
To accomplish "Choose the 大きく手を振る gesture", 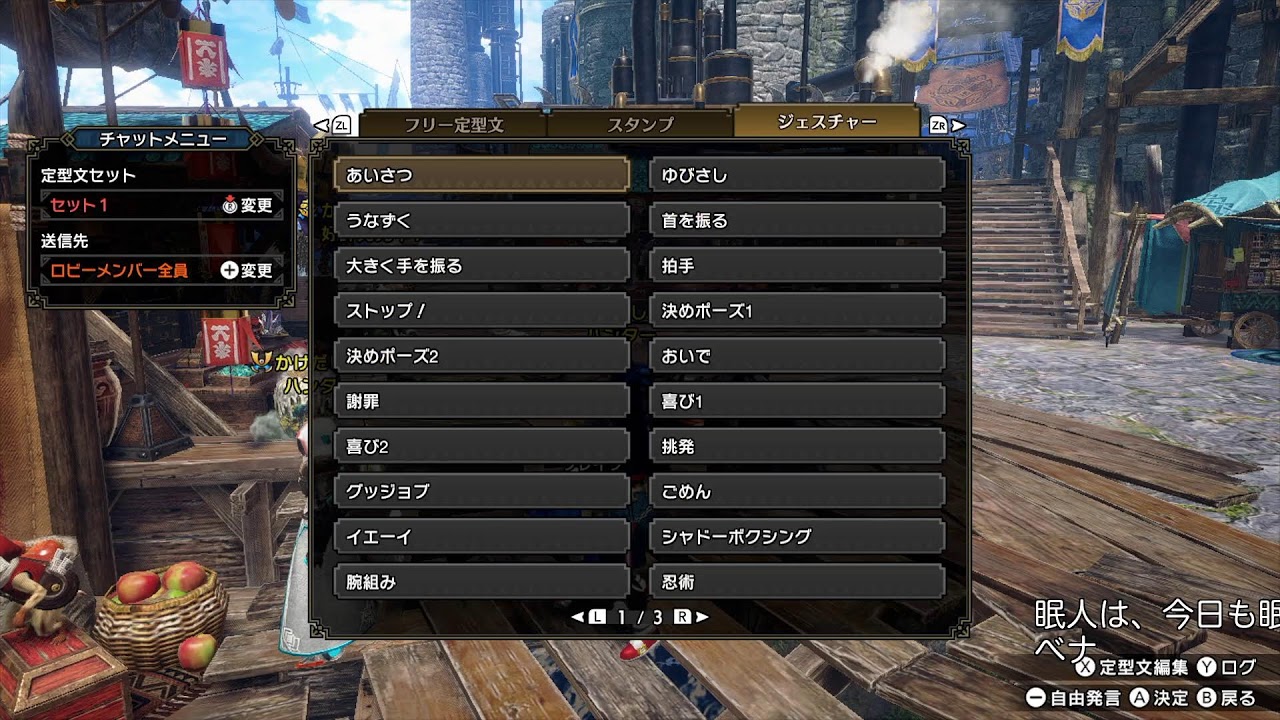I will (x=481, y=266).
